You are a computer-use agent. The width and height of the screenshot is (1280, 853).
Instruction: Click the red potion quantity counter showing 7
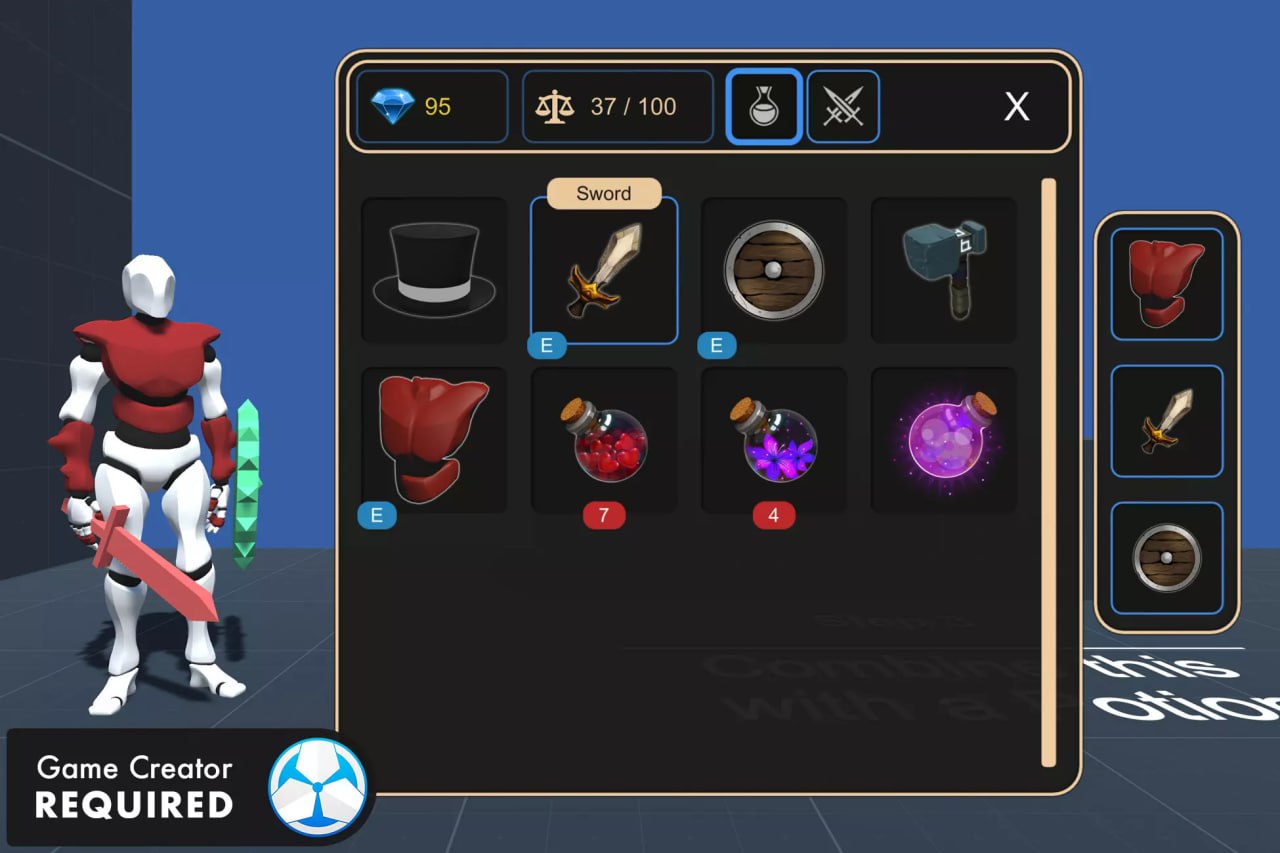603,515
